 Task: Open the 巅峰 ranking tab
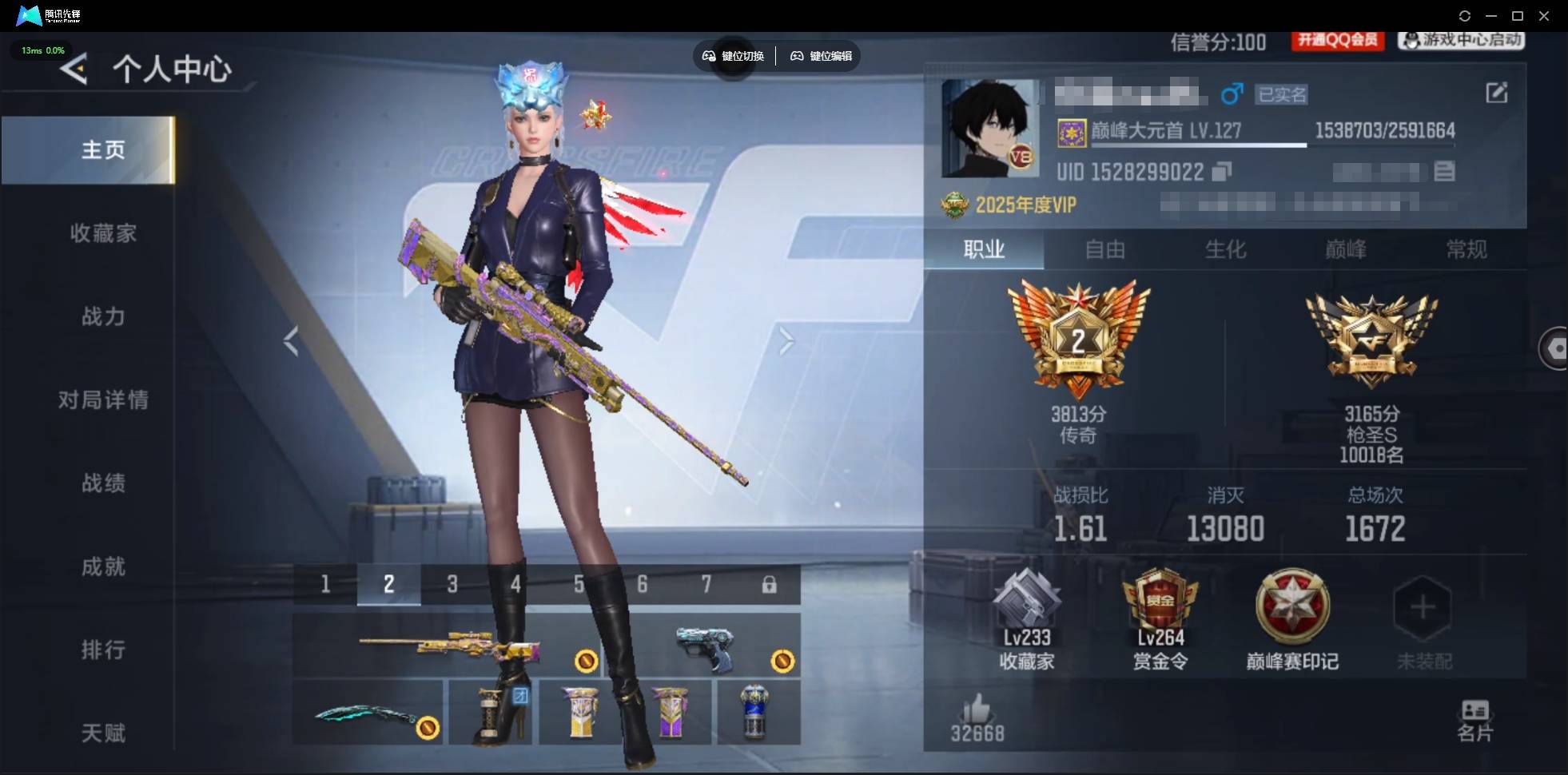(x=1345, y=250)
